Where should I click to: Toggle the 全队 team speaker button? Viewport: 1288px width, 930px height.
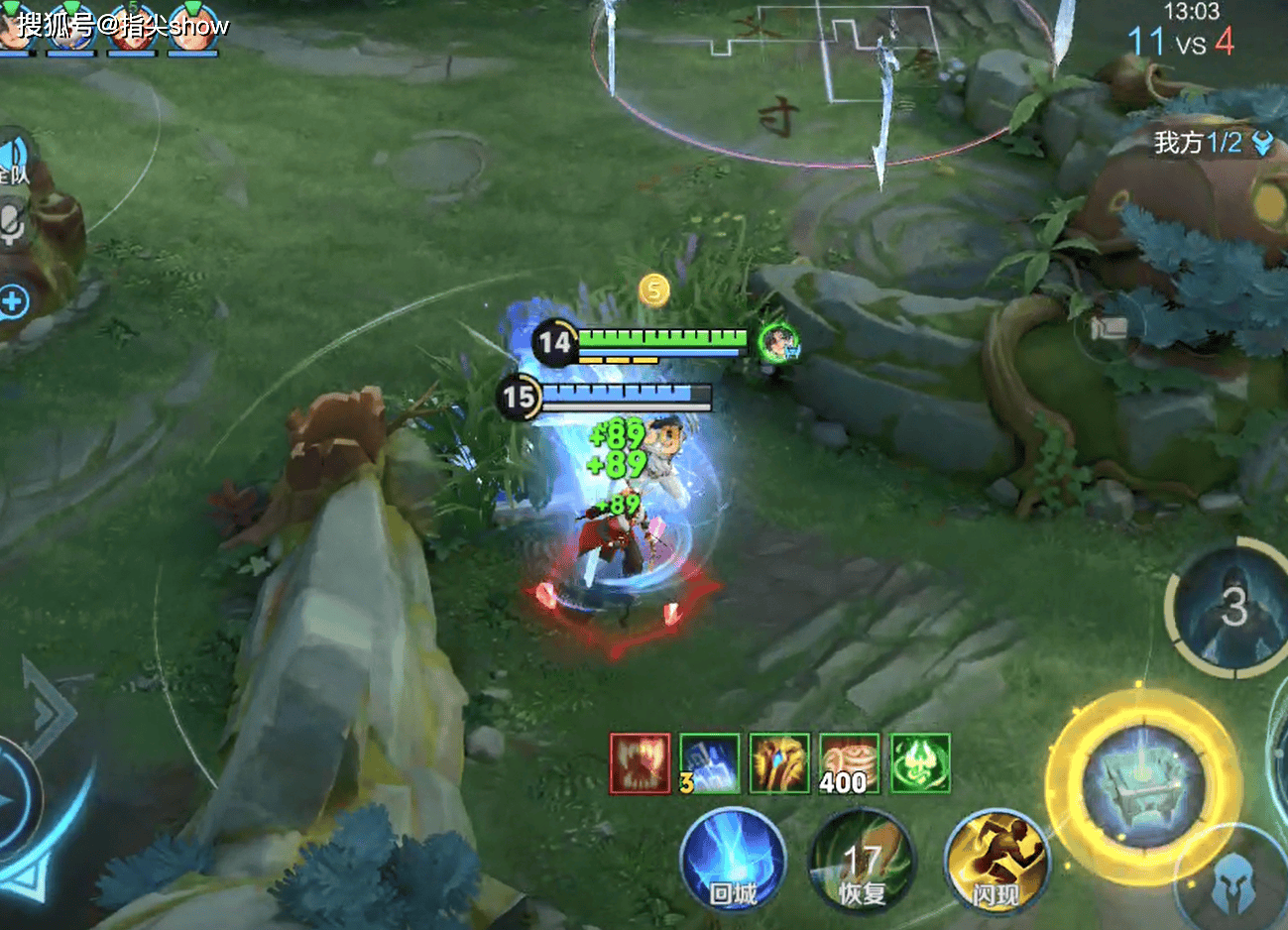click(x=14, y=159)
